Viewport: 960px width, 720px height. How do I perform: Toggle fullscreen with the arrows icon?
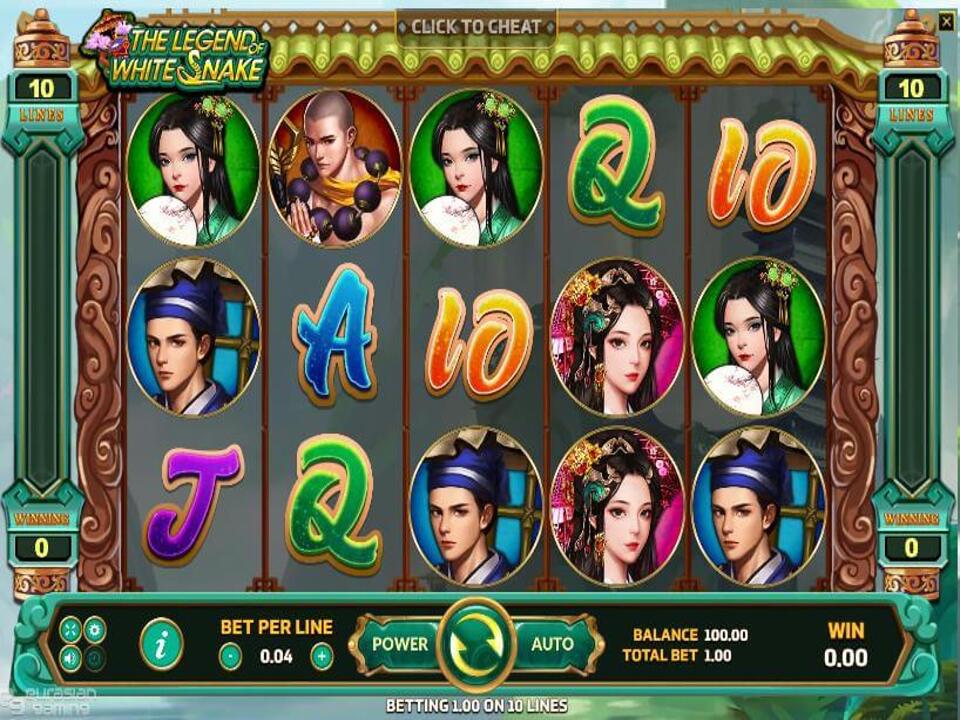71,629
